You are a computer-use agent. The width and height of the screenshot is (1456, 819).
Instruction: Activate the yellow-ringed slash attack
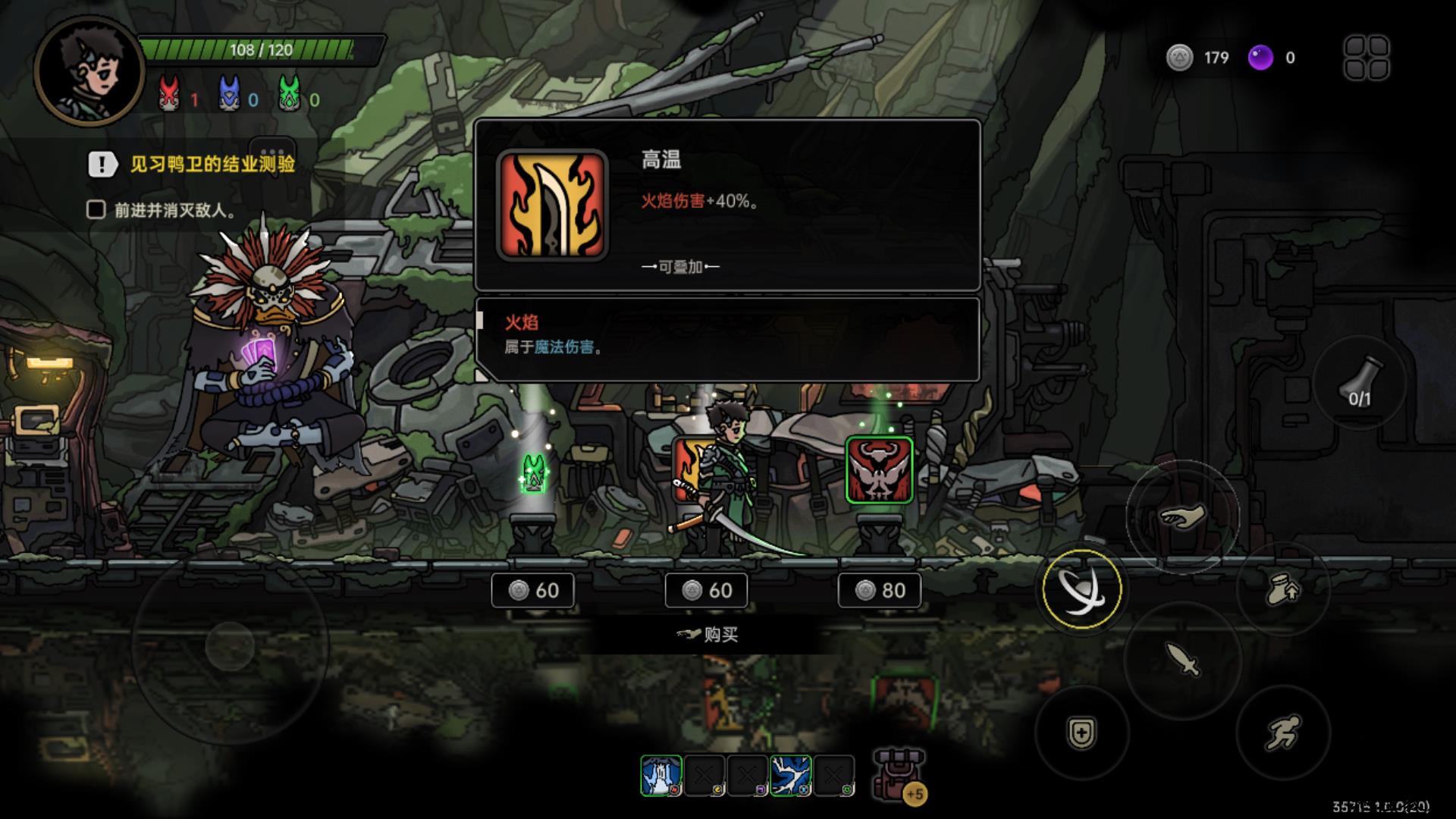pos(1081,589)
